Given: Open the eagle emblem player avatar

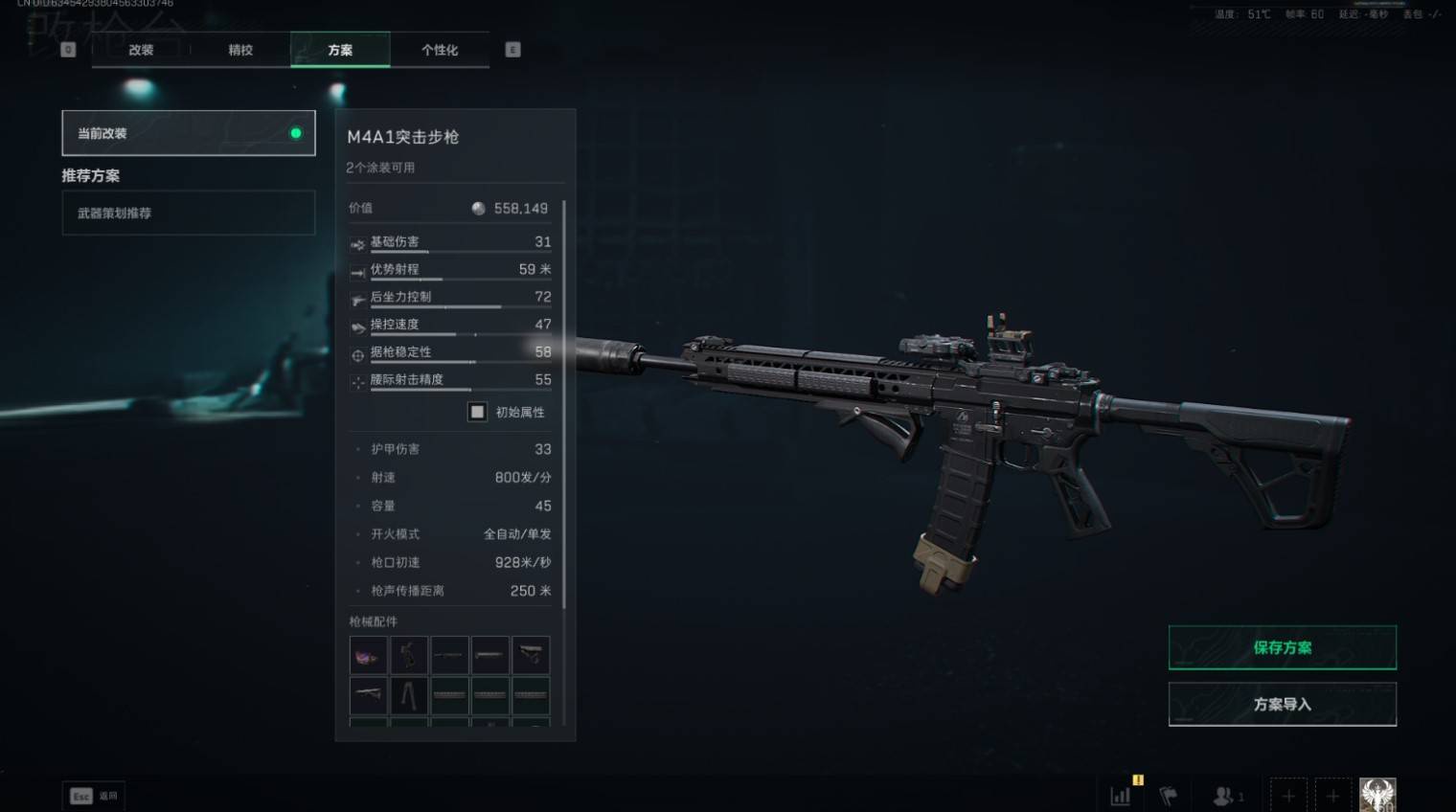Looking at the screenshot, I should (1377, 795).
